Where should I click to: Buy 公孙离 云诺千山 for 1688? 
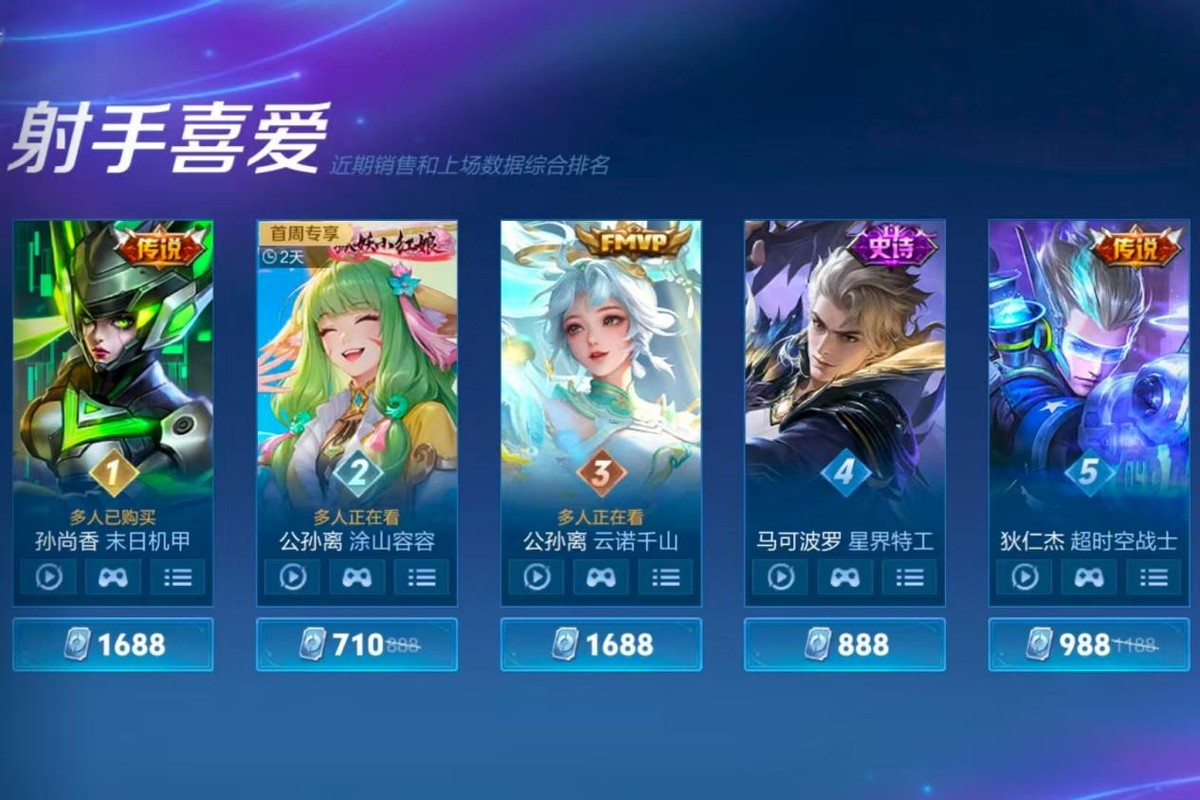[x=601, y=645]
